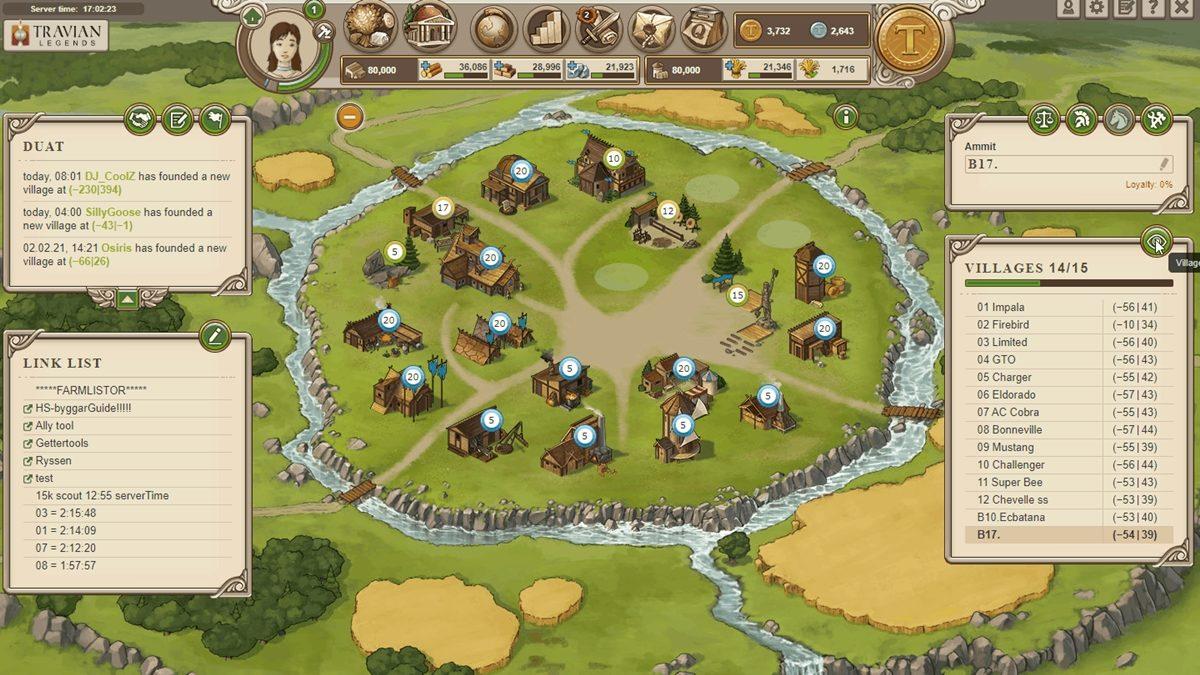Viewport: 1200px width, 675px height.
Task: Collapse the Duat news panel arrow
Action: [x=127, y=298]
